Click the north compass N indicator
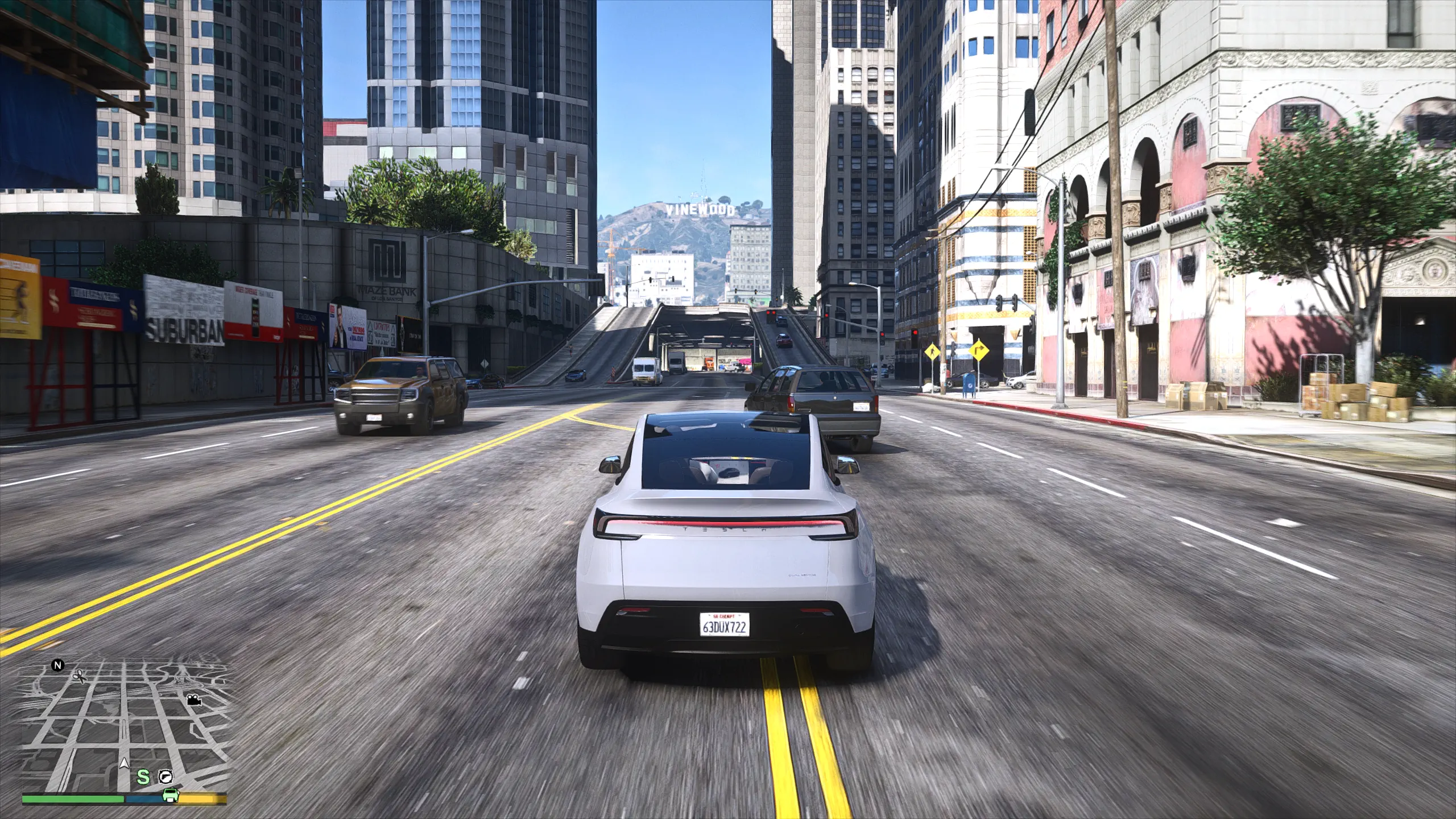1456x819 pixels. pos(57,665)
